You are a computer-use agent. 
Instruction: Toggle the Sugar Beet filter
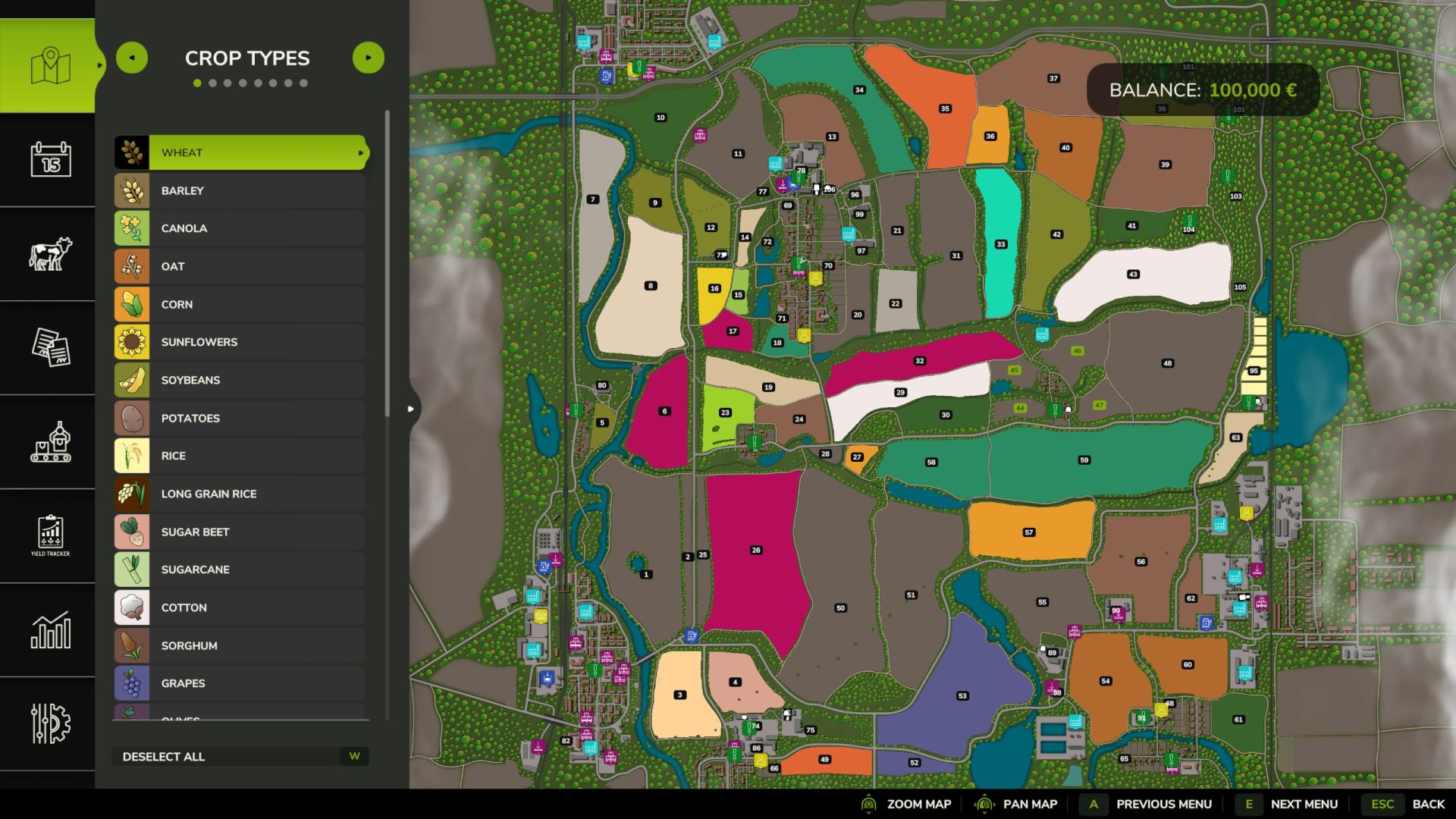pyautogui.click(x=240, y=532)
